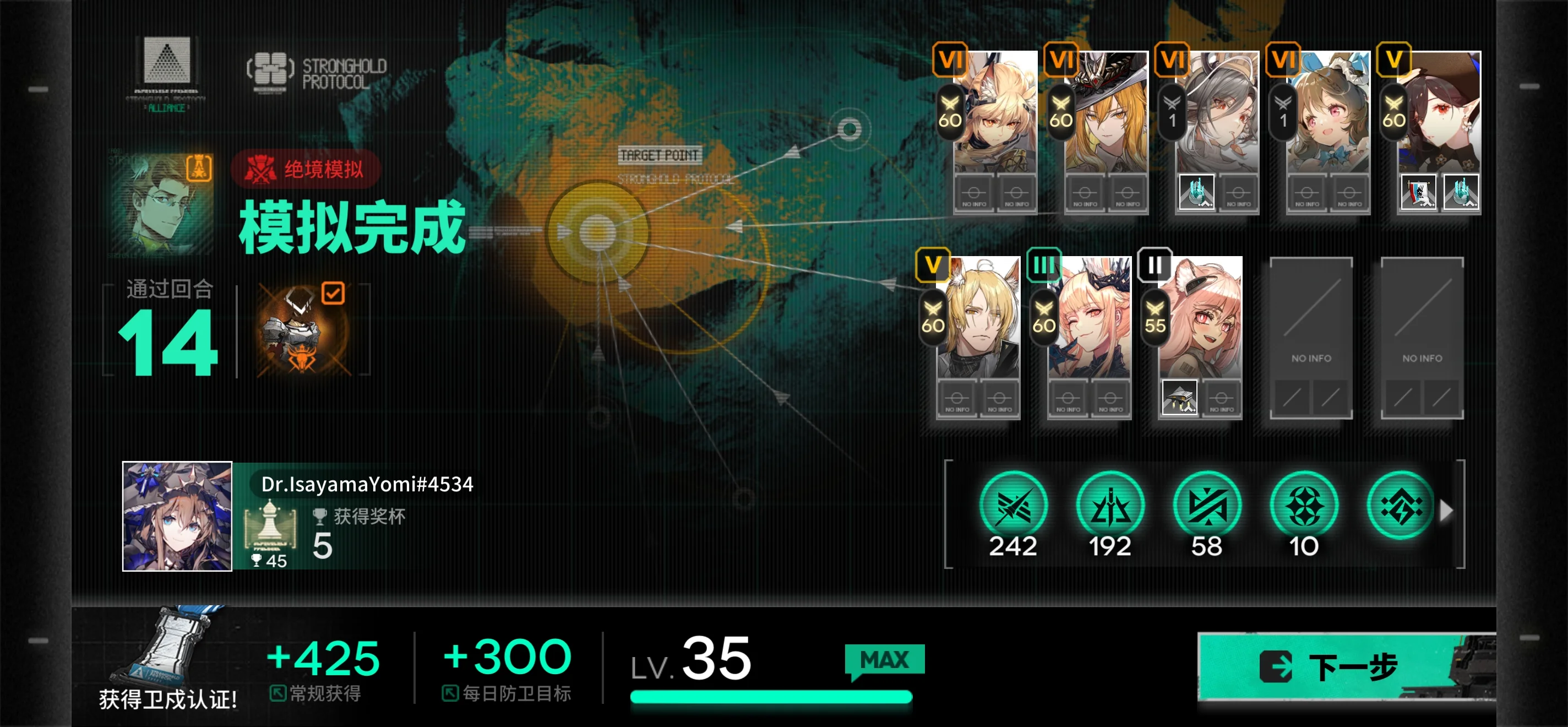Open the Dr.IsayamaYomi player avatar
Image resolution: width=1568 pixels, height=727 pixels.
pyautogui.click(x=177, y=516)
